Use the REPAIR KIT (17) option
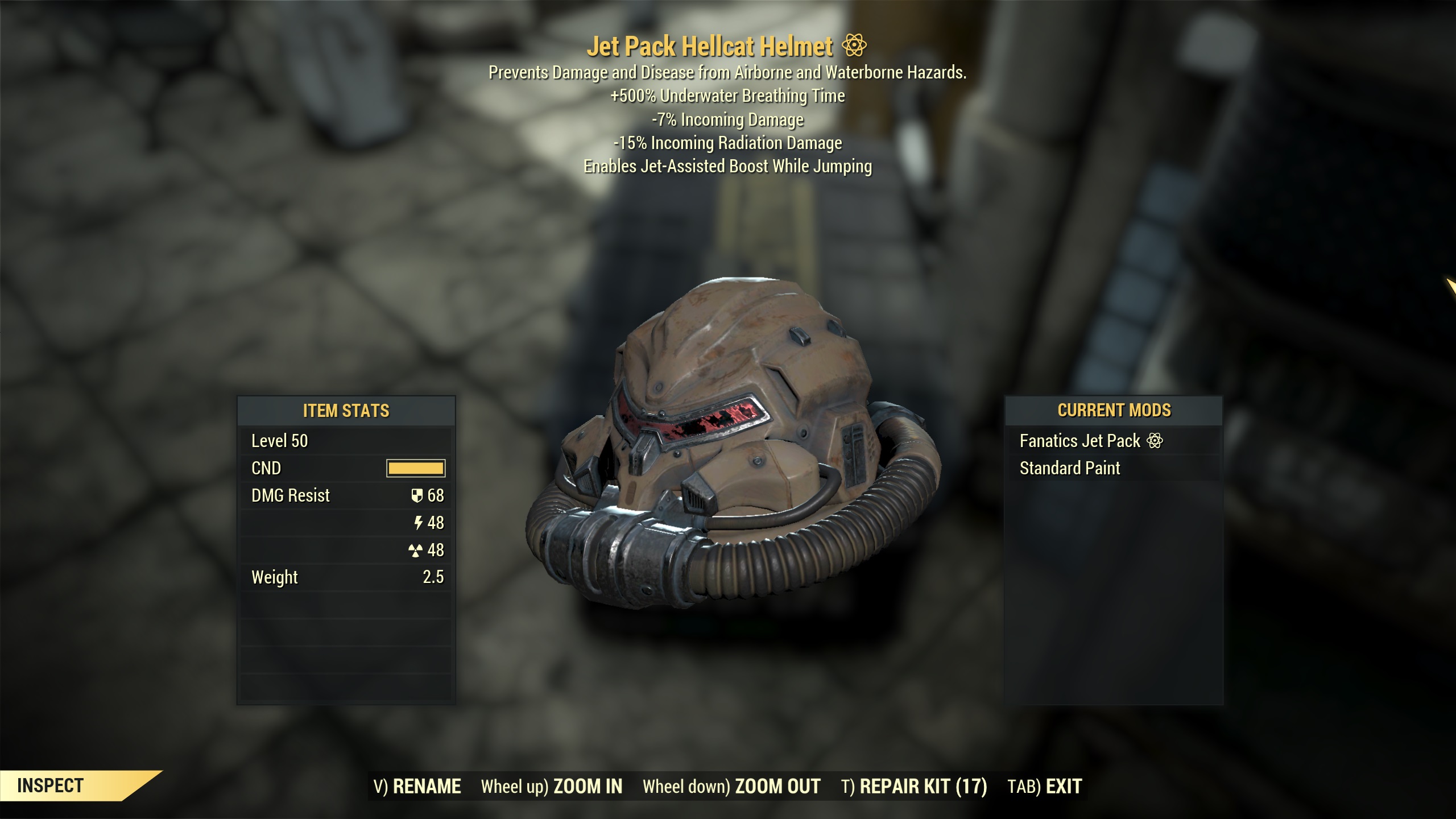Viewport: 1456px width, 819px height. coord(914,787)
